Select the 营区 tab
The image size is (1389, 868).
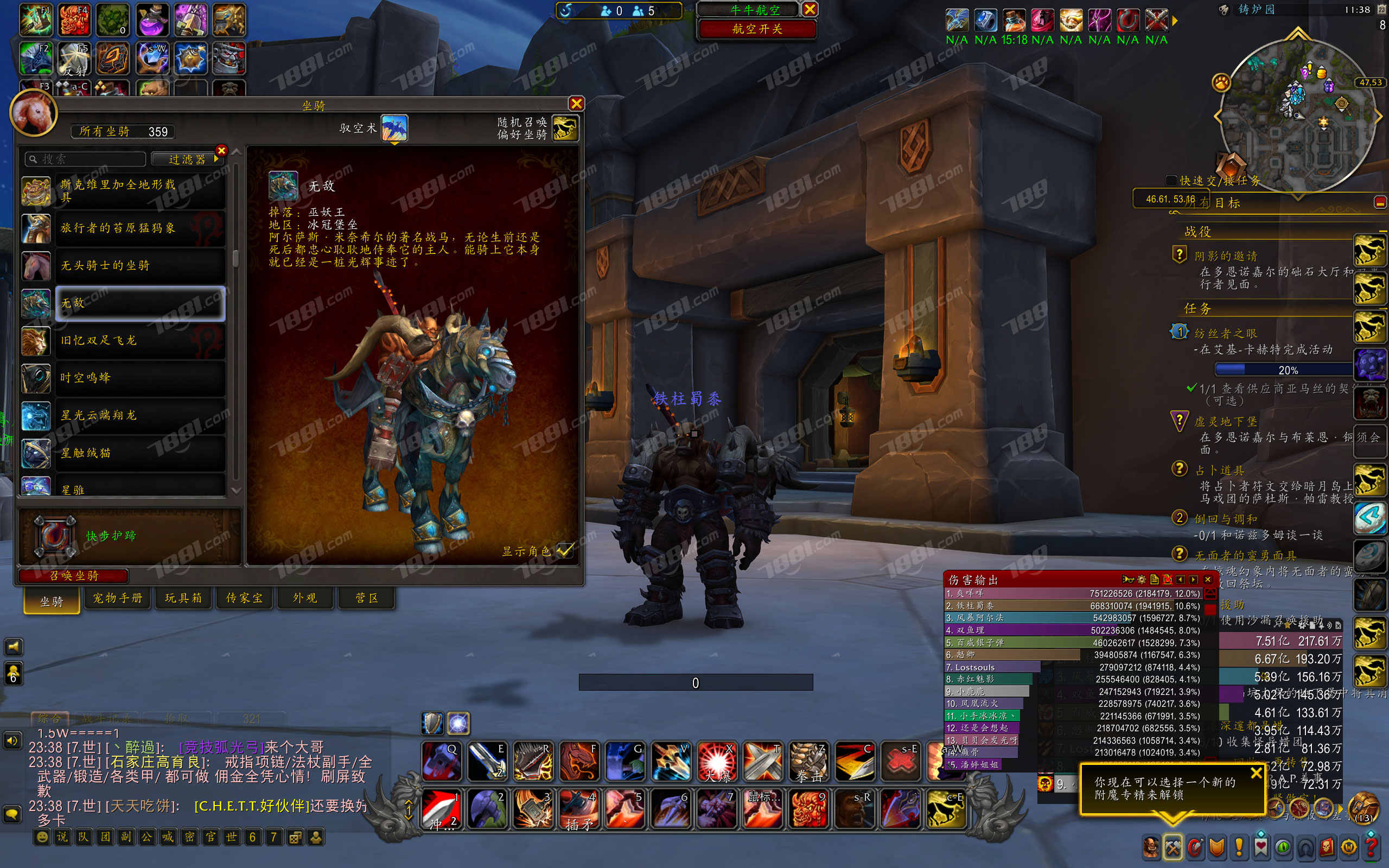coord(366,598)
